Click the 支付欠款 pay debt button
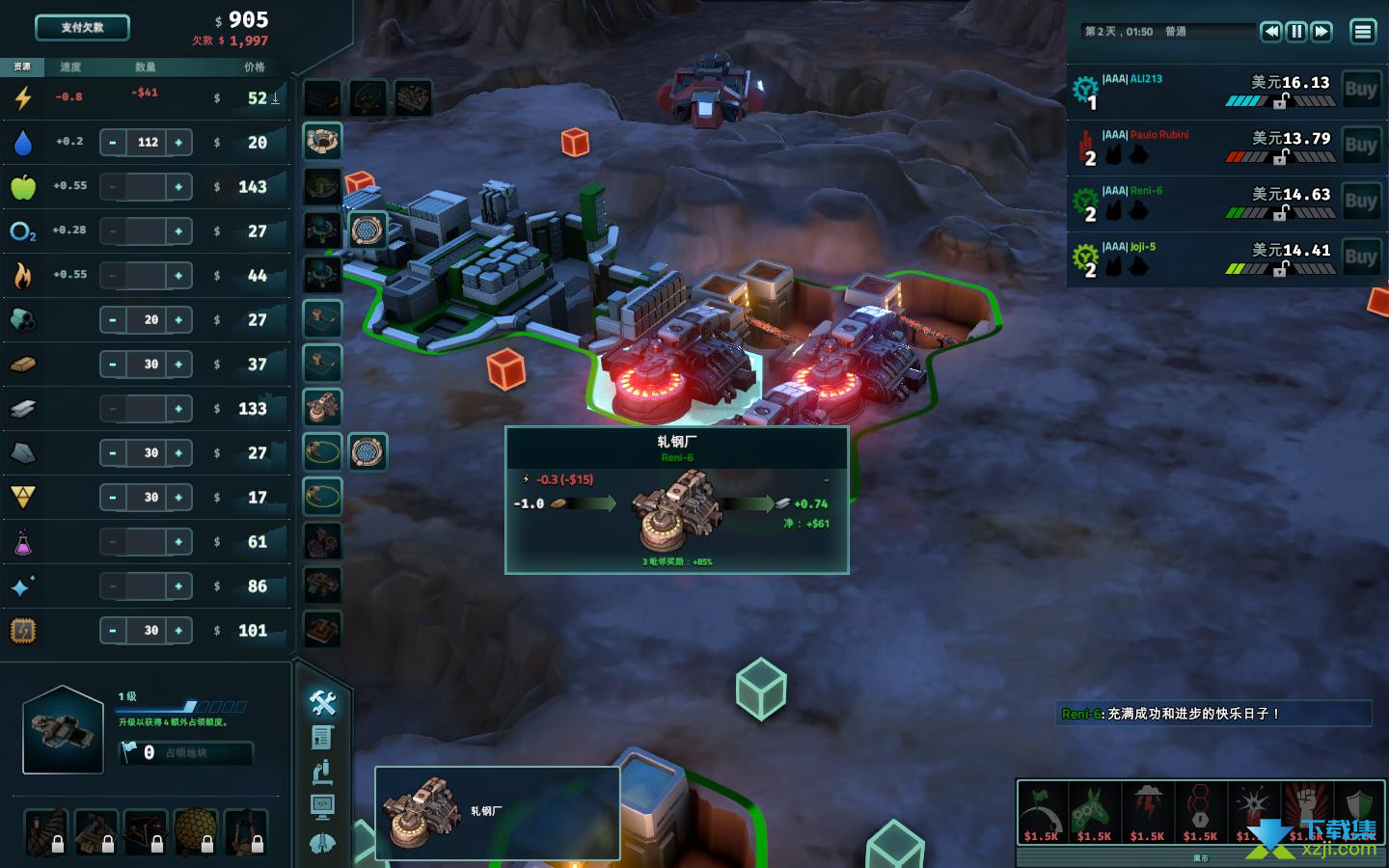This screenshot has height=868, width=1389. (82, 28)
